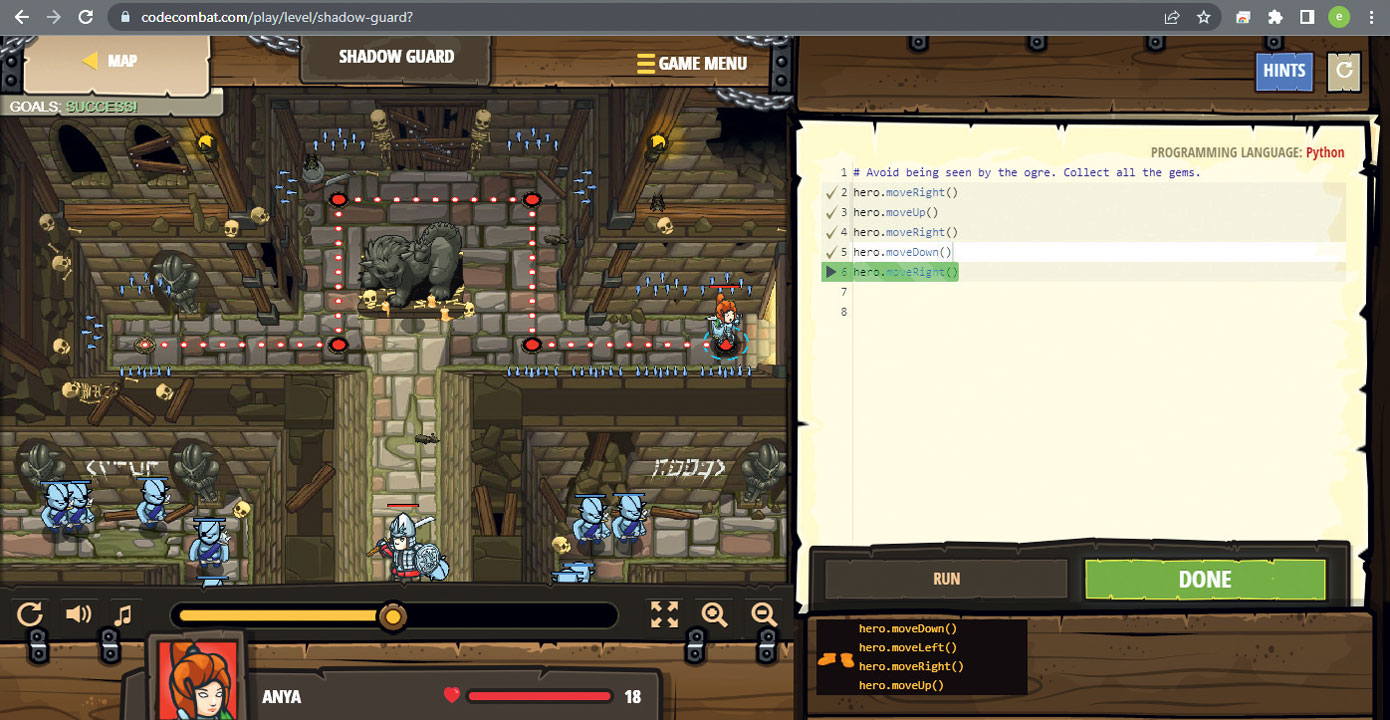
Task: Click code line 7 in the editor
Action: pyautogui.click(x=1000, y=292)
